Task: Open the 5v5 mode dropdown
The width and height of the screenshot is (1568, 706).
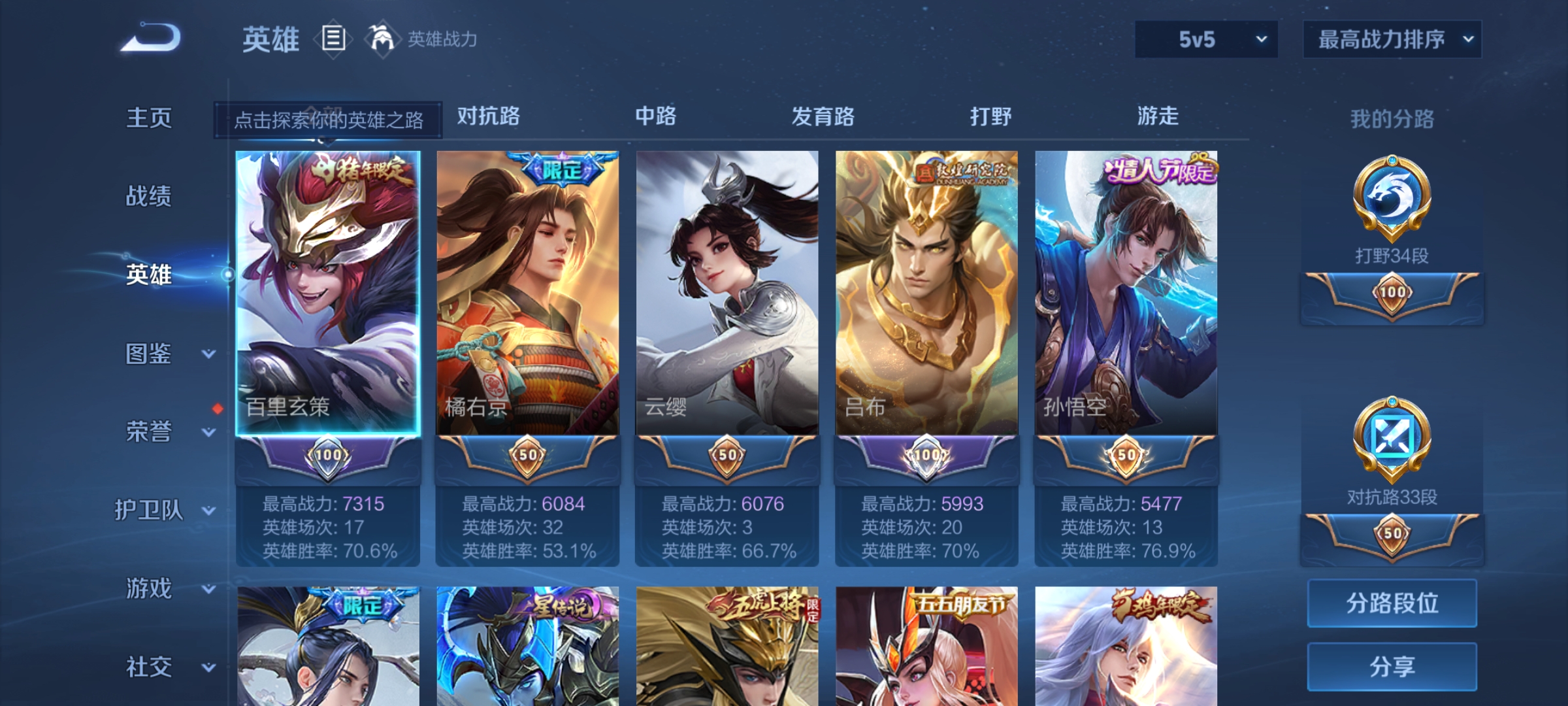Action: 1205,39
